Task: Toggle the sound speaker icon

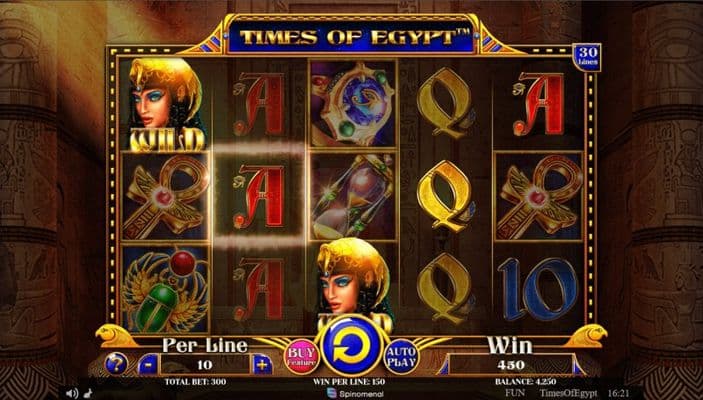Action: (72, 393)
